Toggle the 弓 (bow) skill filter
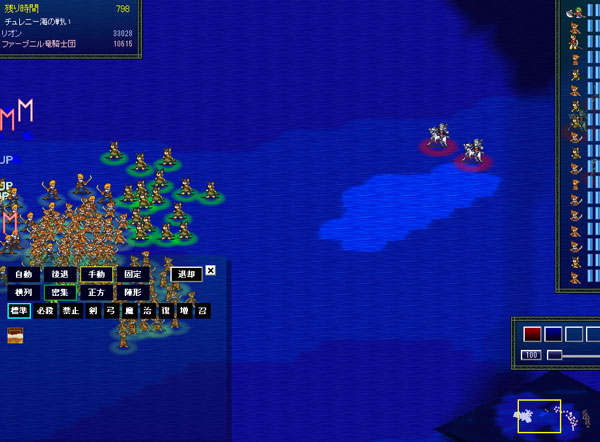This screenshot has width=600, height=442. [x=111, y=311]
